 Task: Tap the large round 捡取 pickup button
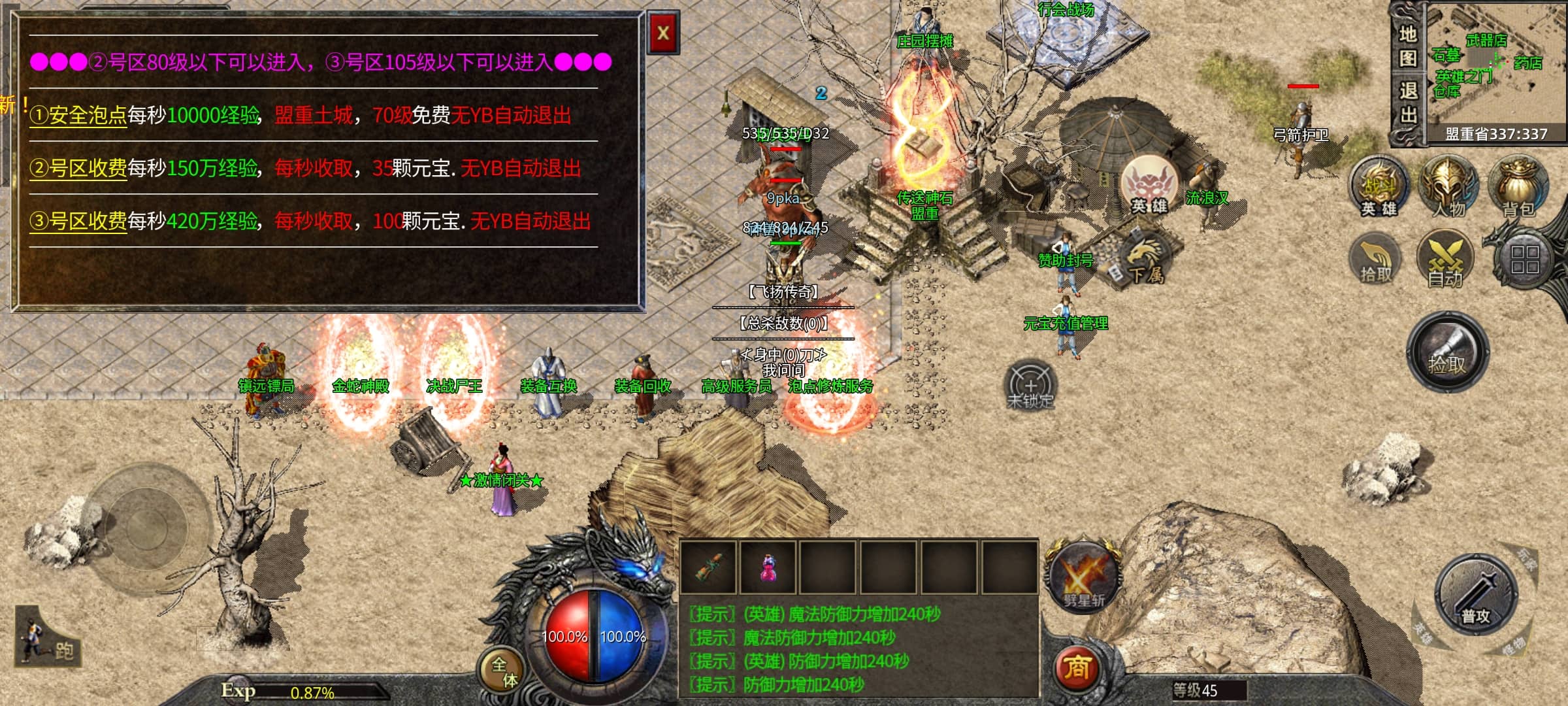pyautogui.click(x=1447, y=353)
